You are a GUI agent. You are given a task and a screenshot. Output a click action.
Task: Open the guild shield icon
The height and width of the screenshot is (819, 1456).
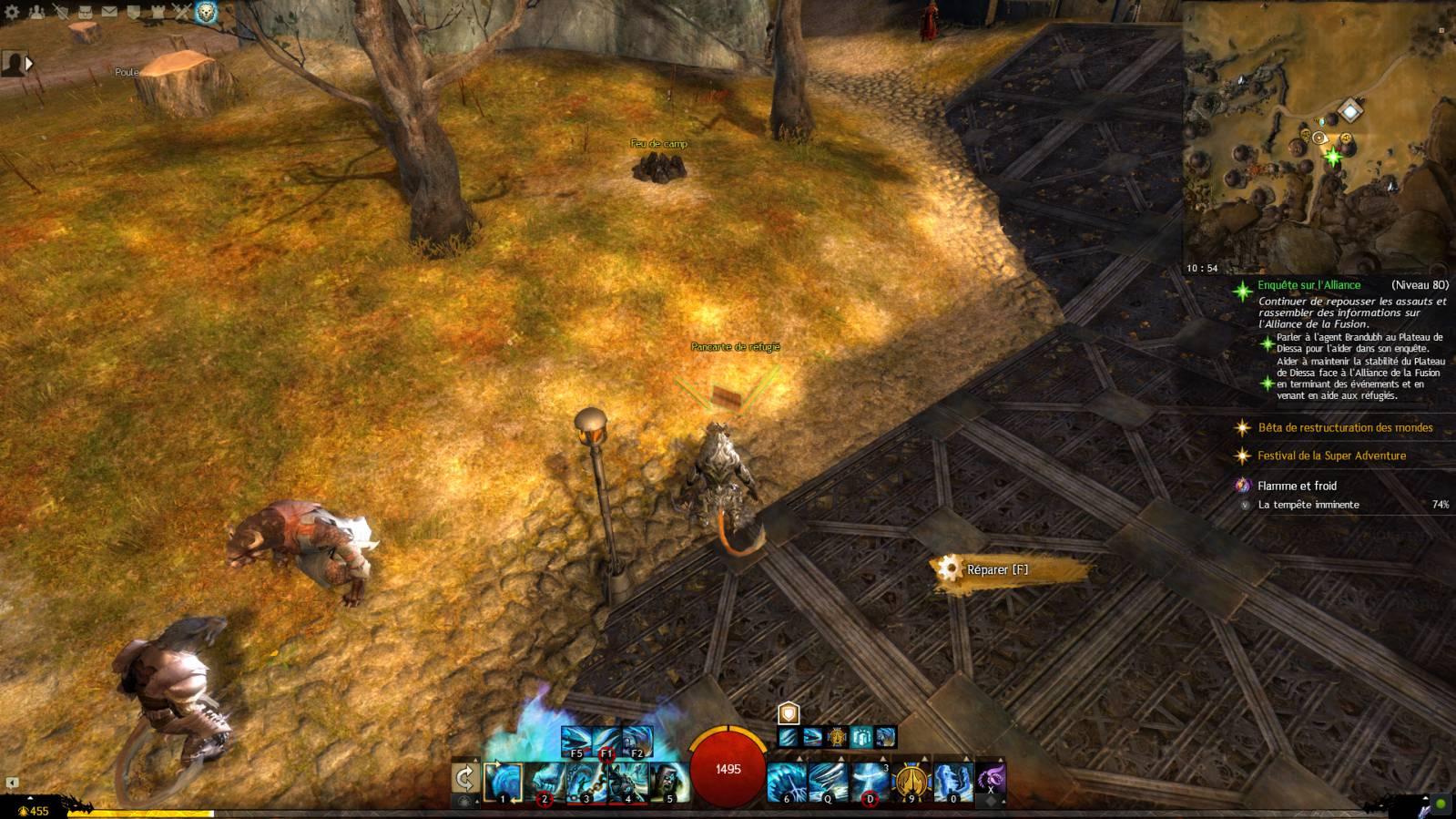point(133,12)
